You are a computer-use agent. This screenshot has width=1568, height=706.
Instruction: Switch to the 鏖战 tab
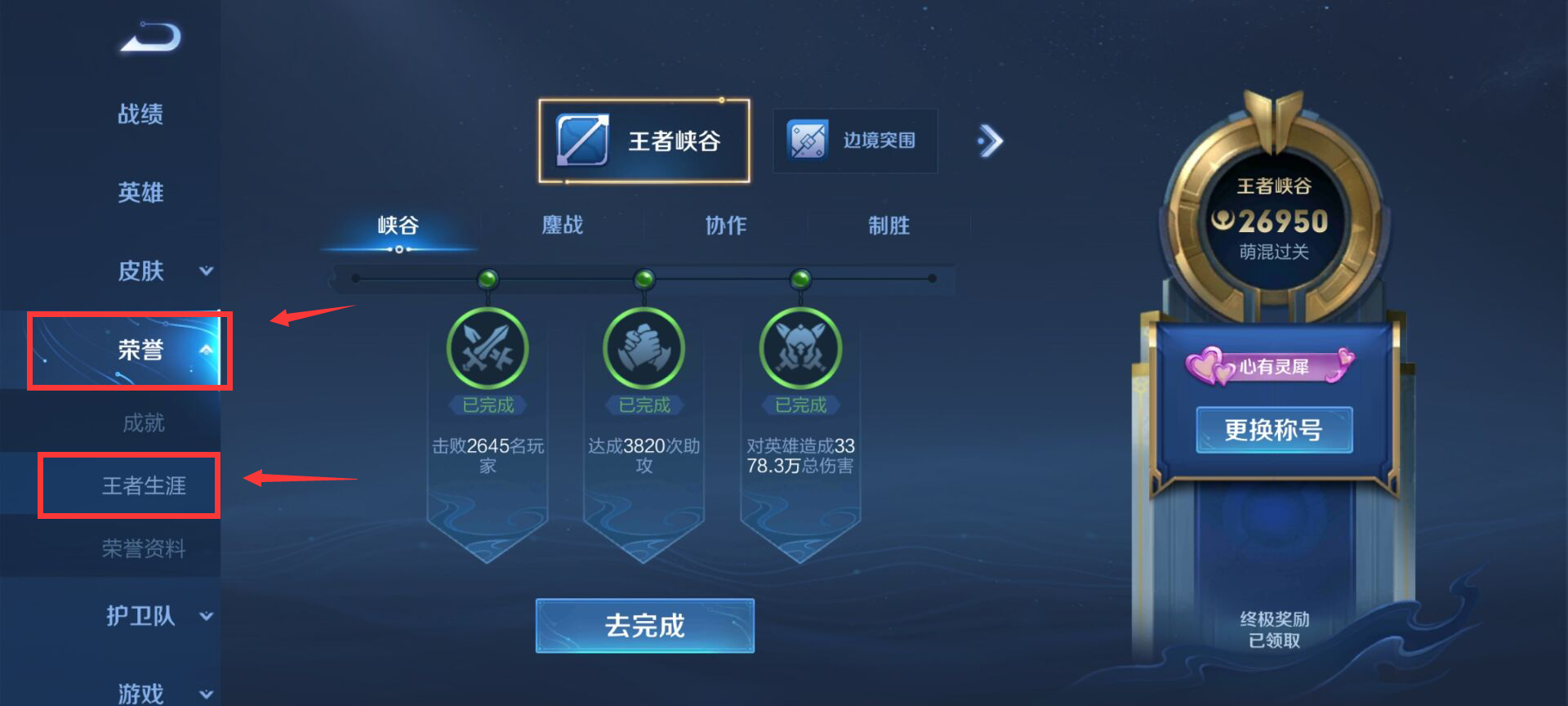(x=563, y=226)
